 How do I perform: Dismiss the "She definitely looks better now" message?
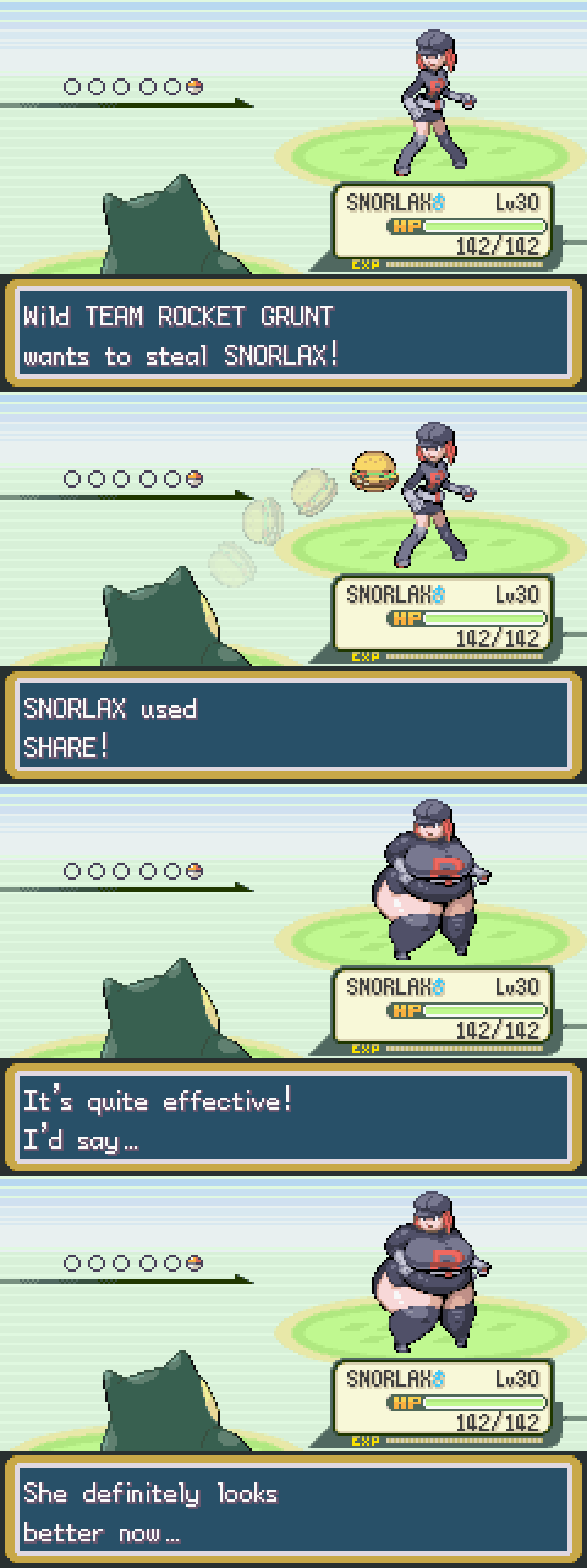[293, 1510]
